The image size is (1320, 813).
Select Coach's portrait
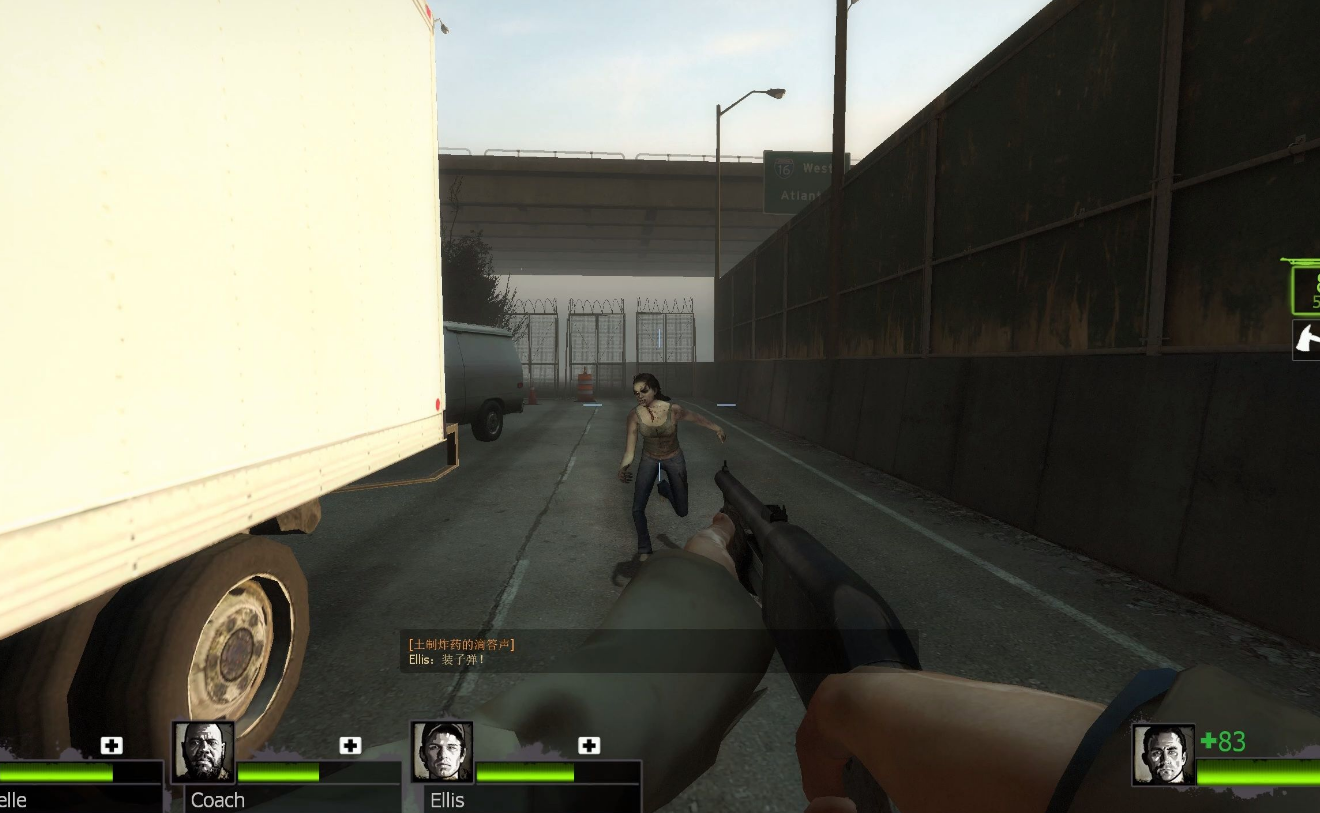(x=204, y=752)
